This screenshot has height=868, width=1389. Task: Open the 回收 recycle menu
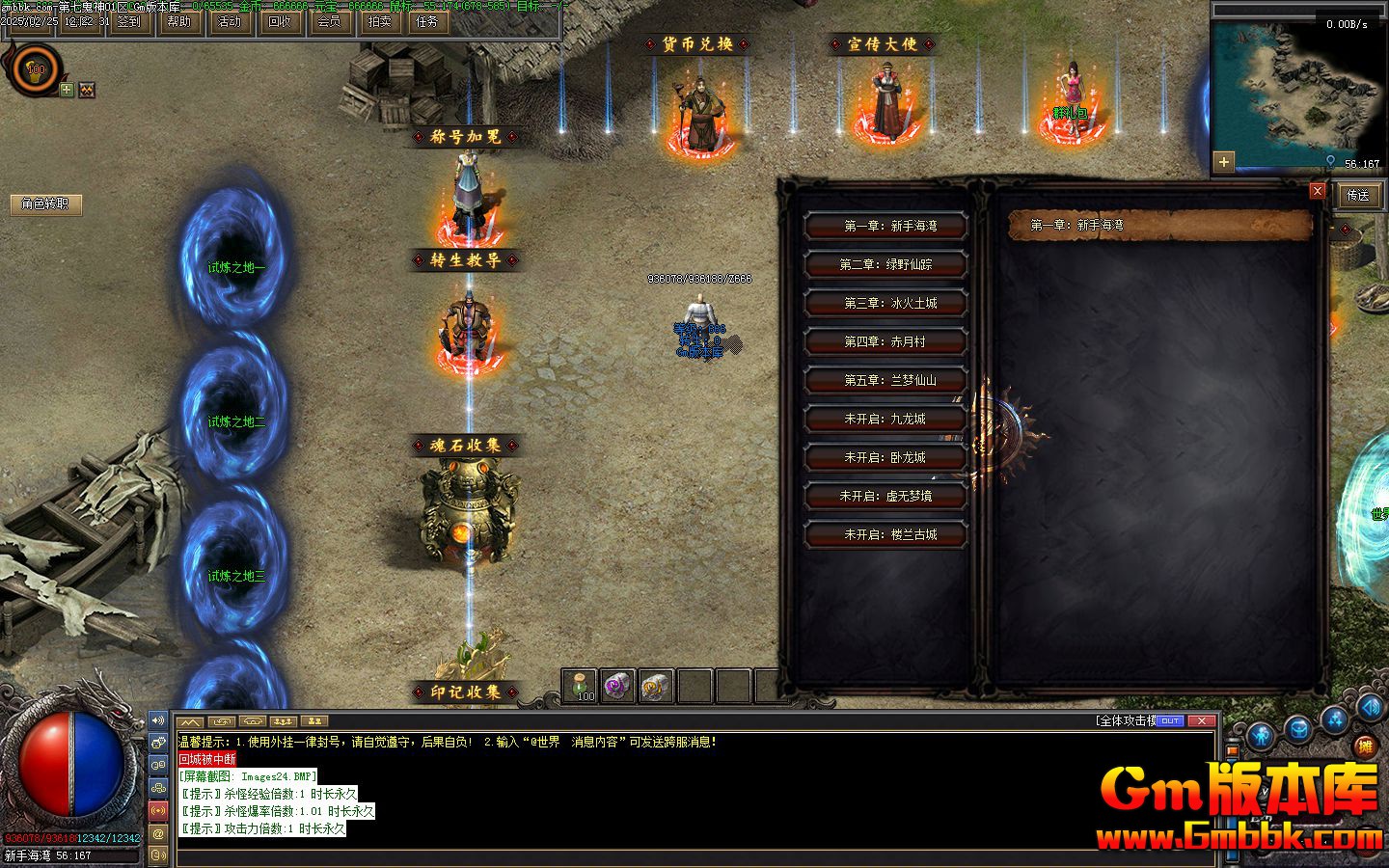pos(279,22)
